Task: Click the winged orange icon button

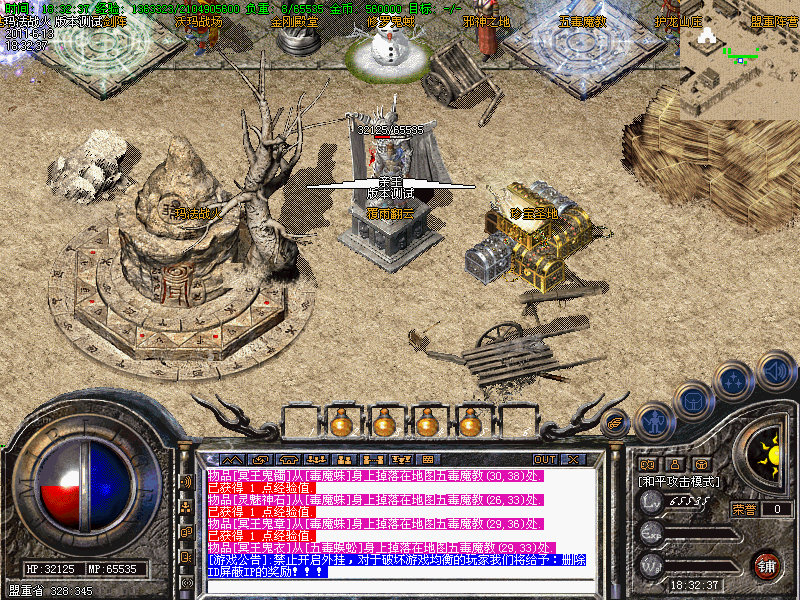Action: coord(616,422)
